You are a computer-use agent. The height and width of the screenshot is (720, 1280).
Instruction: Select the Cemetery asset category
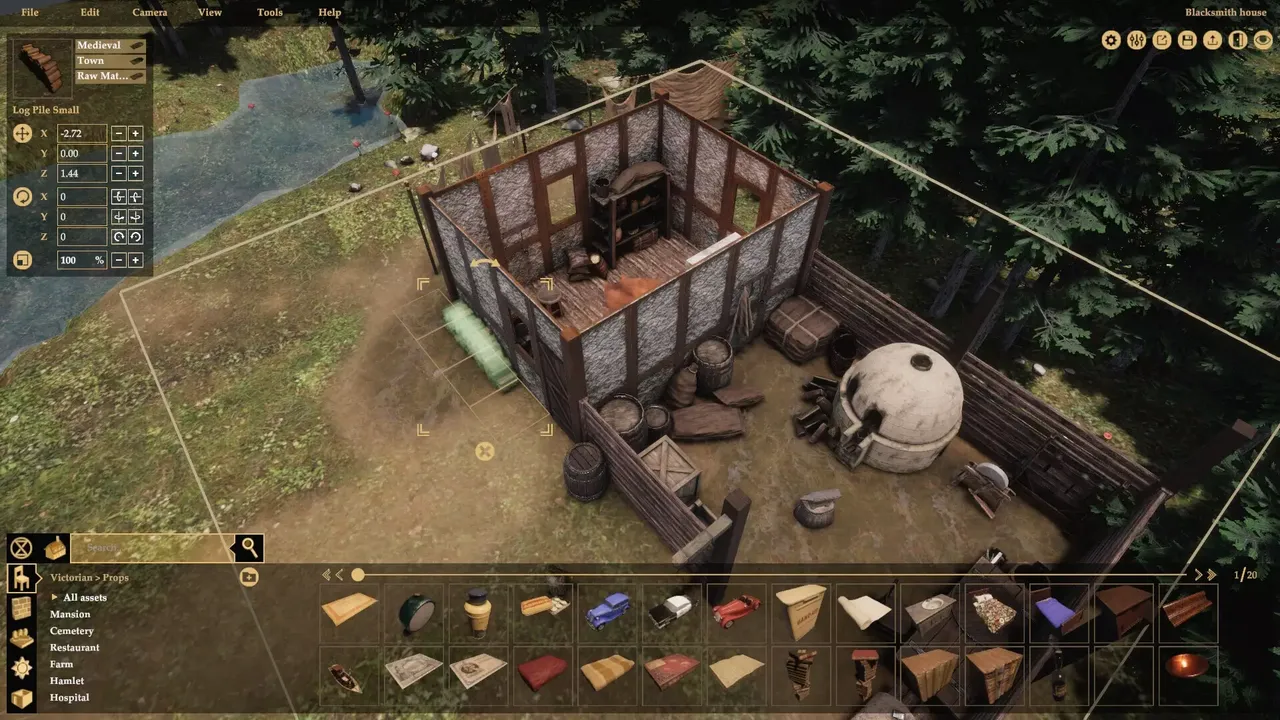coord(72,631)
